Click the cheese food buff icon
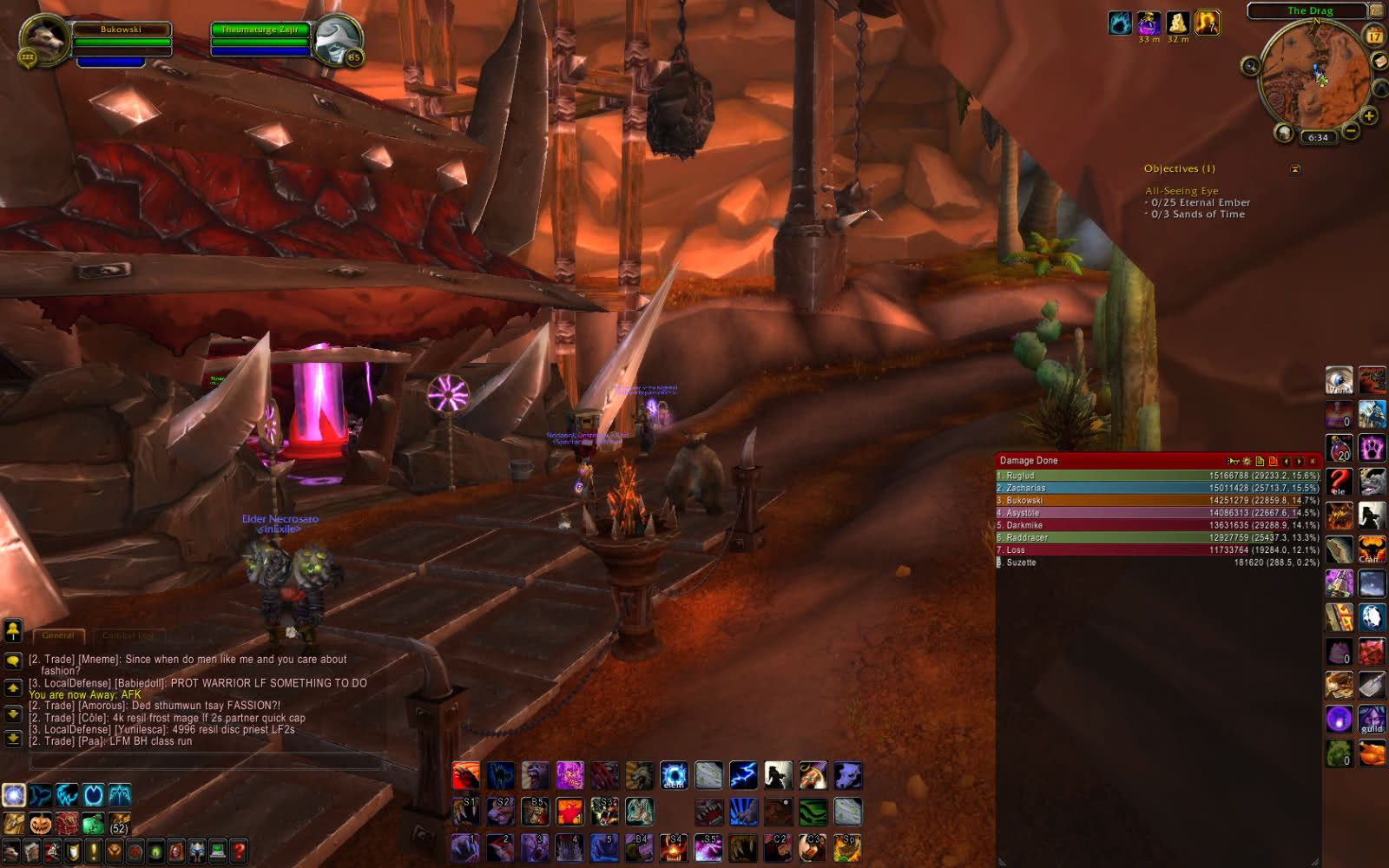This screenshot has height=868, width=1389. [1176, 23]
